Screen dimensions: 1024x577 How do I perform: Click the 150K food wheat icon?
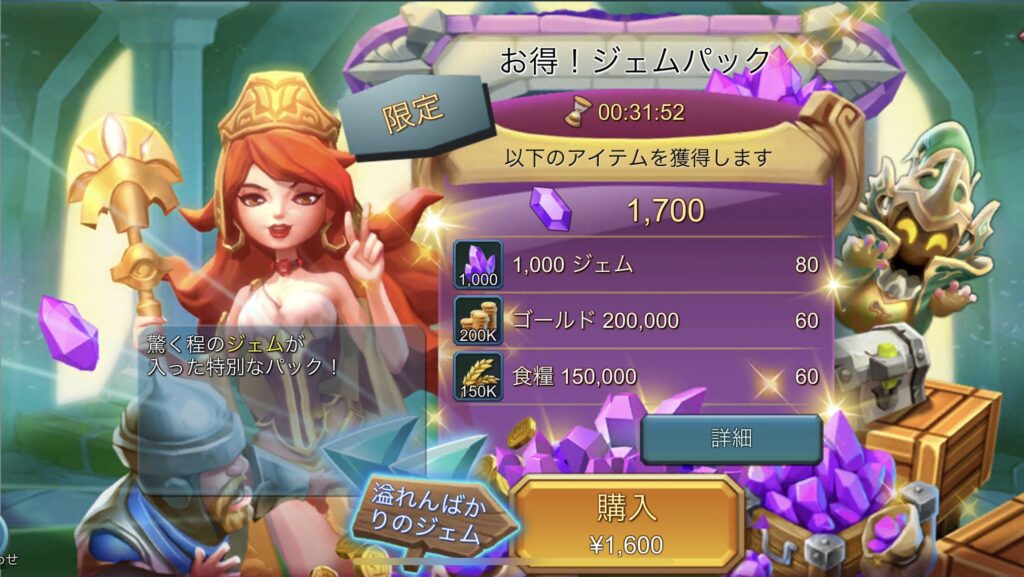click(478, 376)
